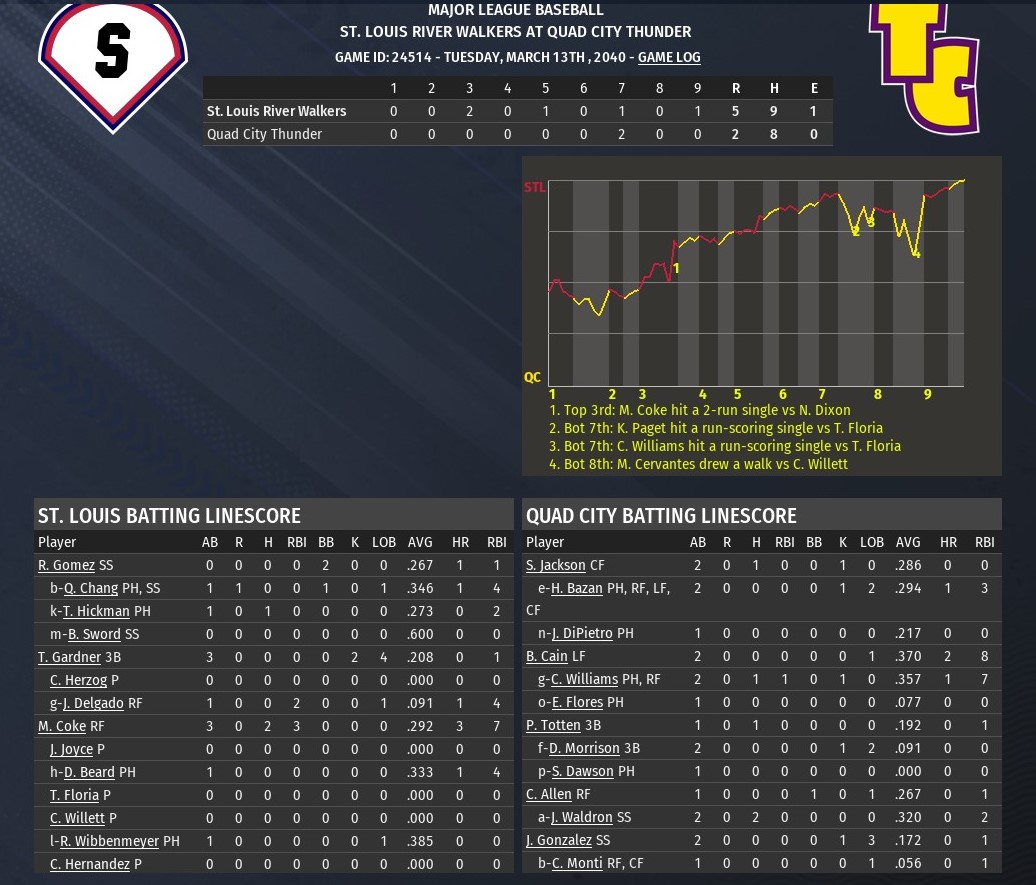The height and width of the screenshot is (885, 1036).
Task: Click the Quad City Thunder logo
Action: 923,66
